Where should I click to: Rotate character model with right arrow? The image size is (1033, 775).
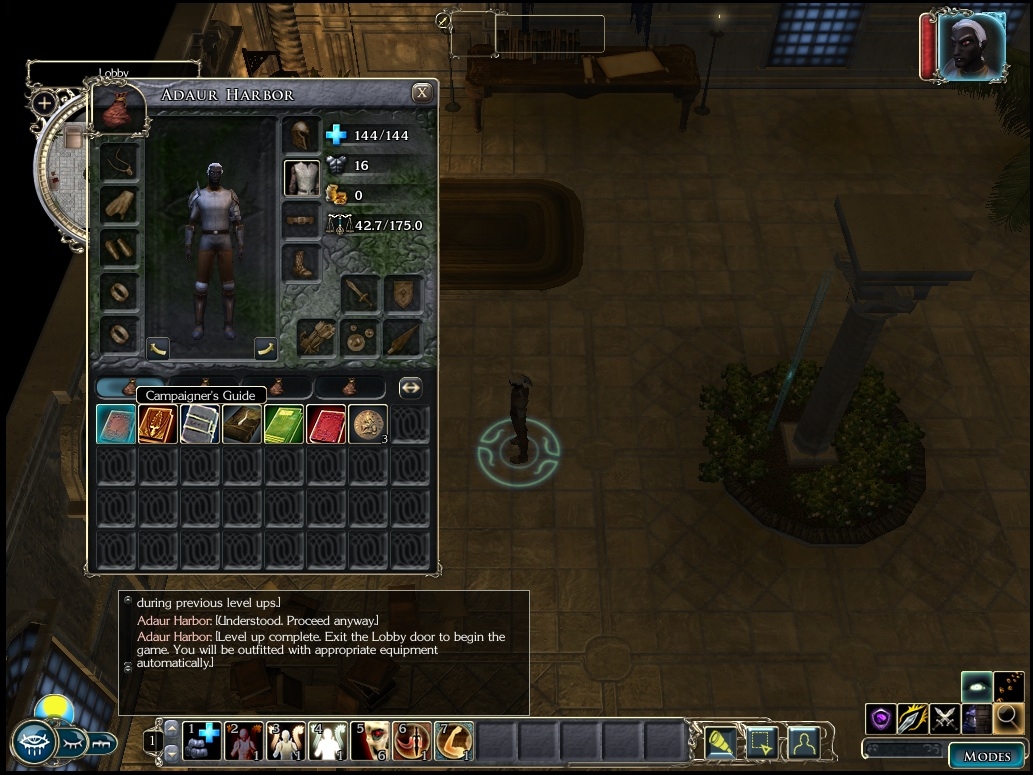click(266, 348)
